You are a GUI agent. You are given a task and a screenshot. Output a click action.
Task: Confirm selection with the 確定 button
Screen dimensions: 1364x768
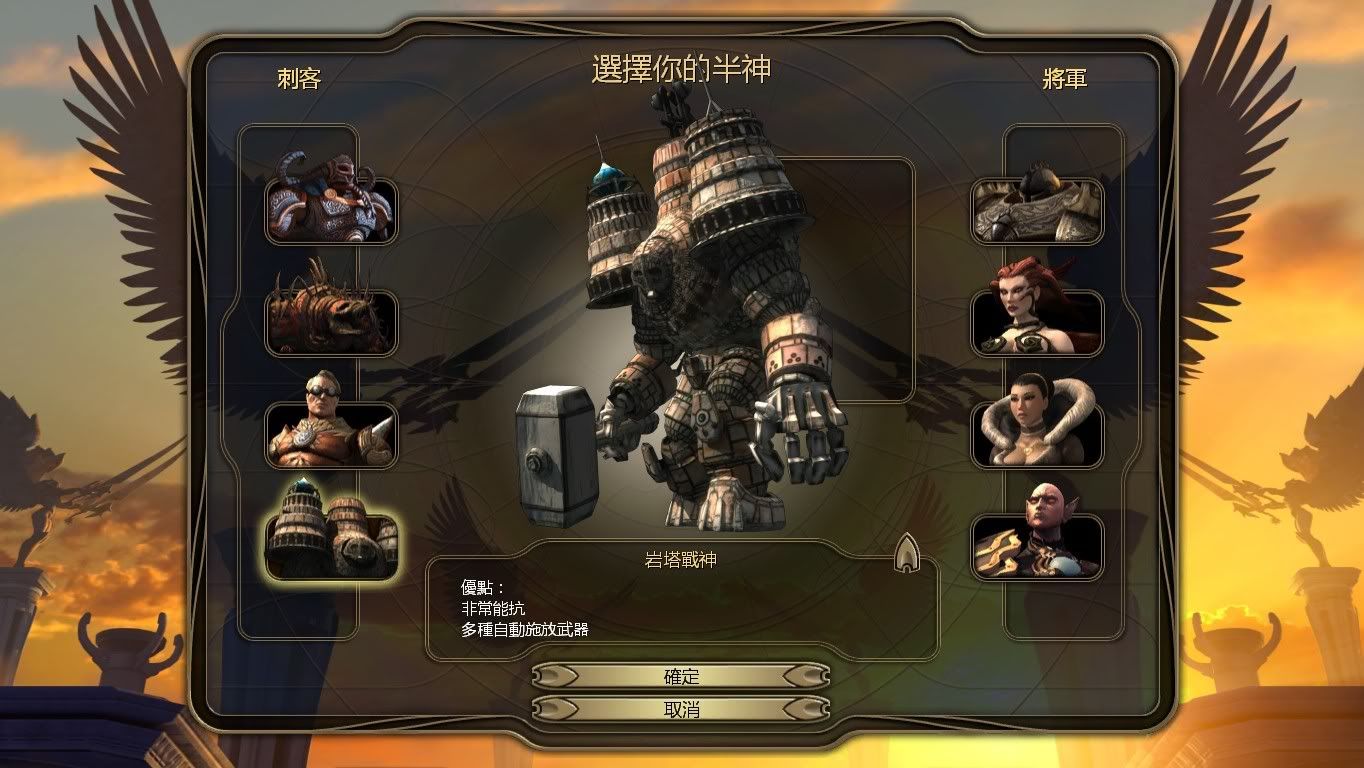[681, 676]
